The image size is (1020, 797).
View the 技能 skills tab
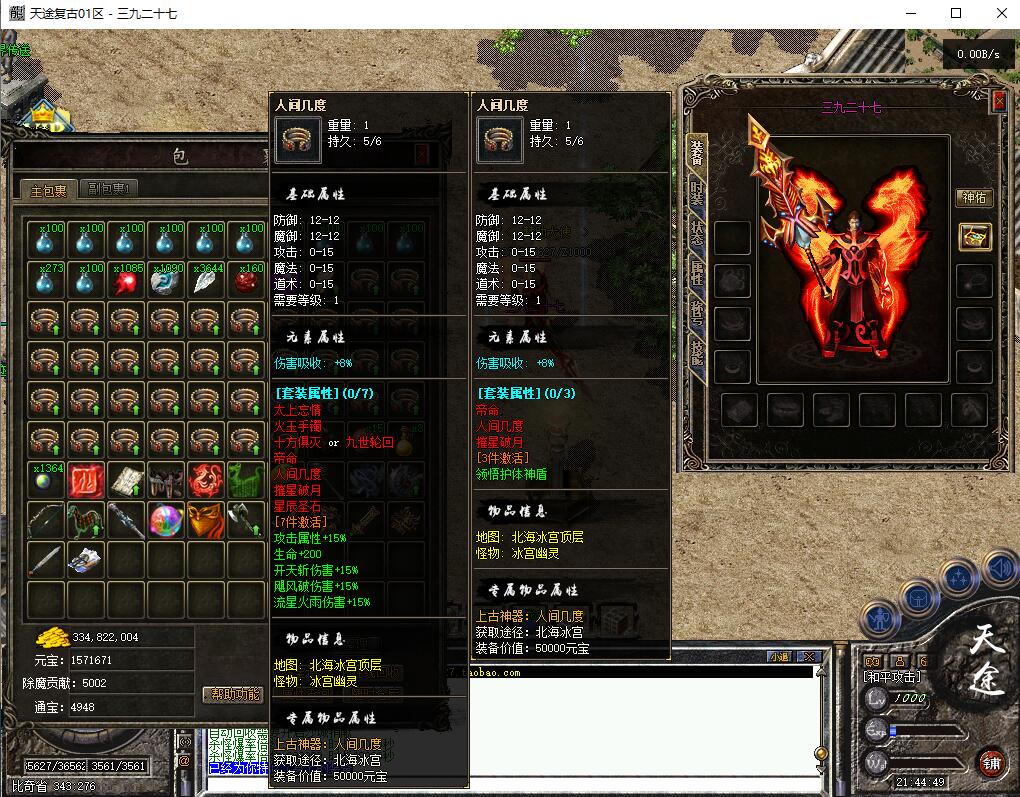coord(697,348)
